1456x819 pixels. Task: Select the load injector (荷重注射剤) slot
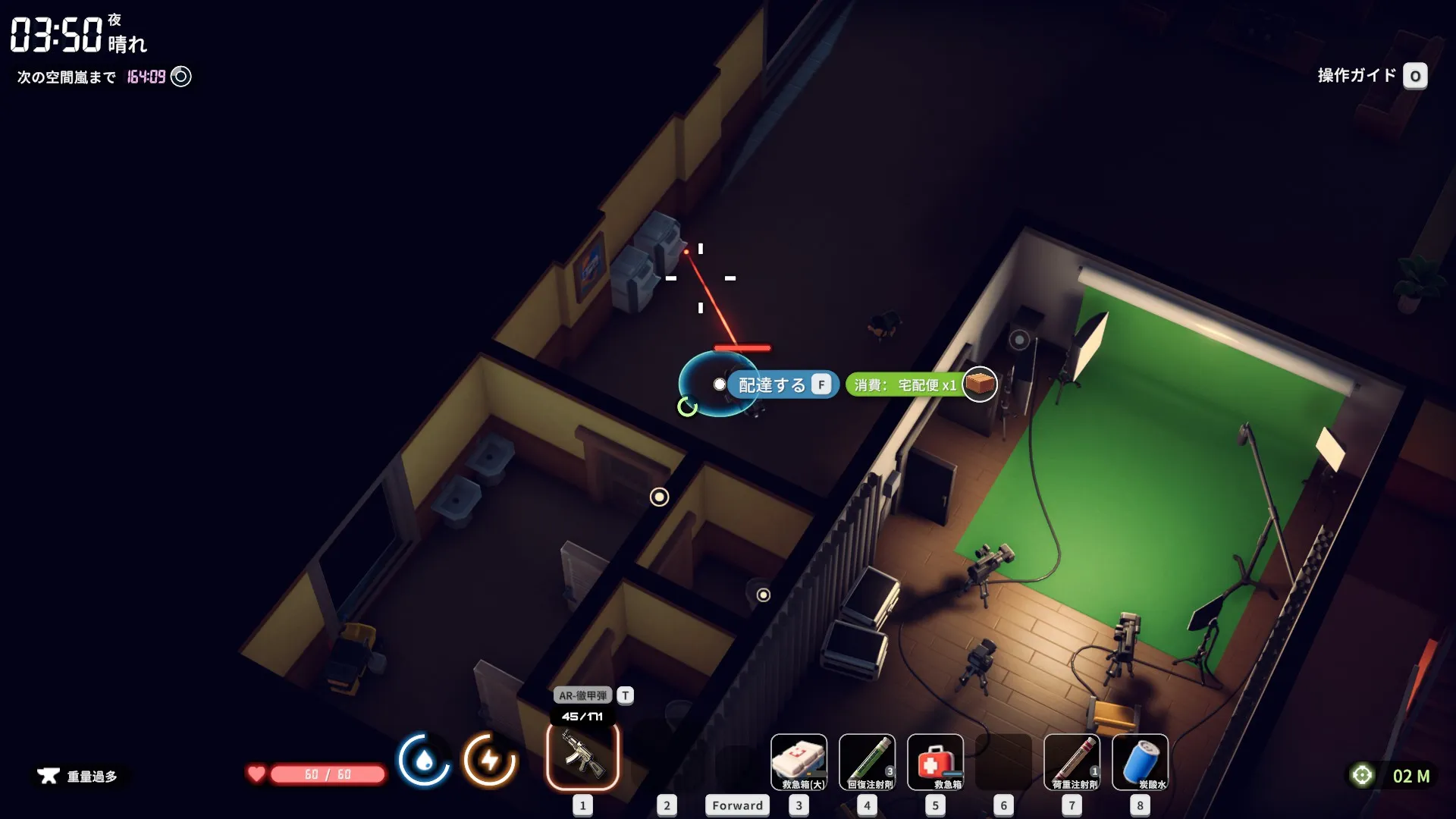point(1072,761)
